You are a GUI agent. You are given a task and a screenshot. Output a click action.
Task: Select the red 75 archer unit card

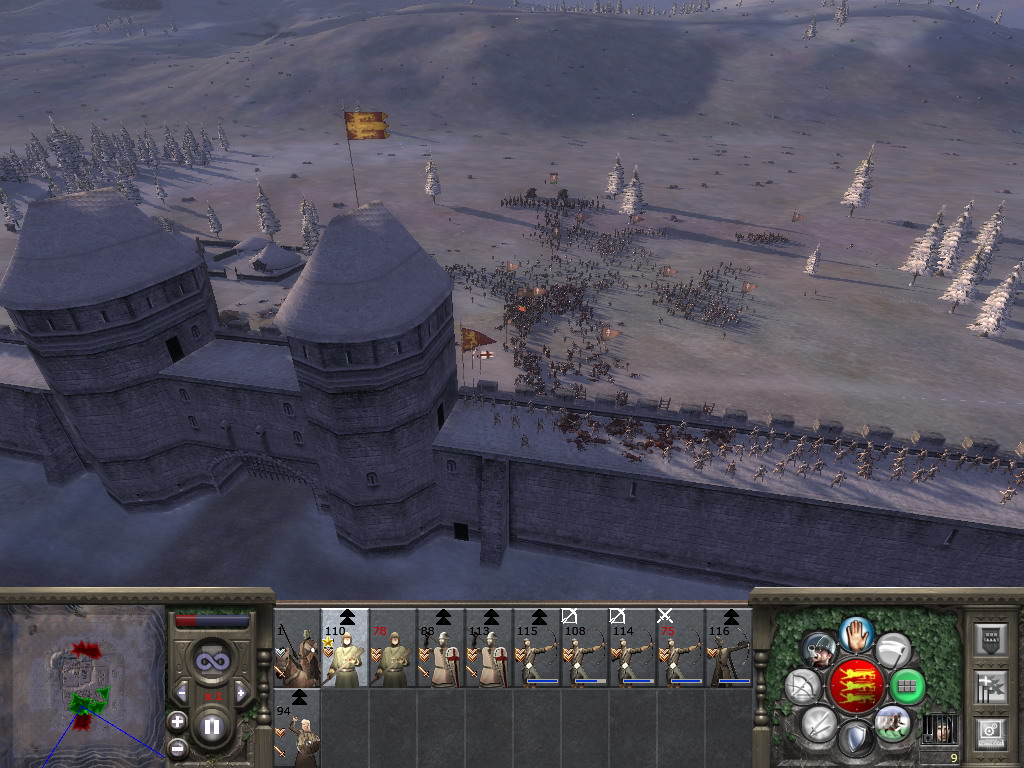click(681, 648)
